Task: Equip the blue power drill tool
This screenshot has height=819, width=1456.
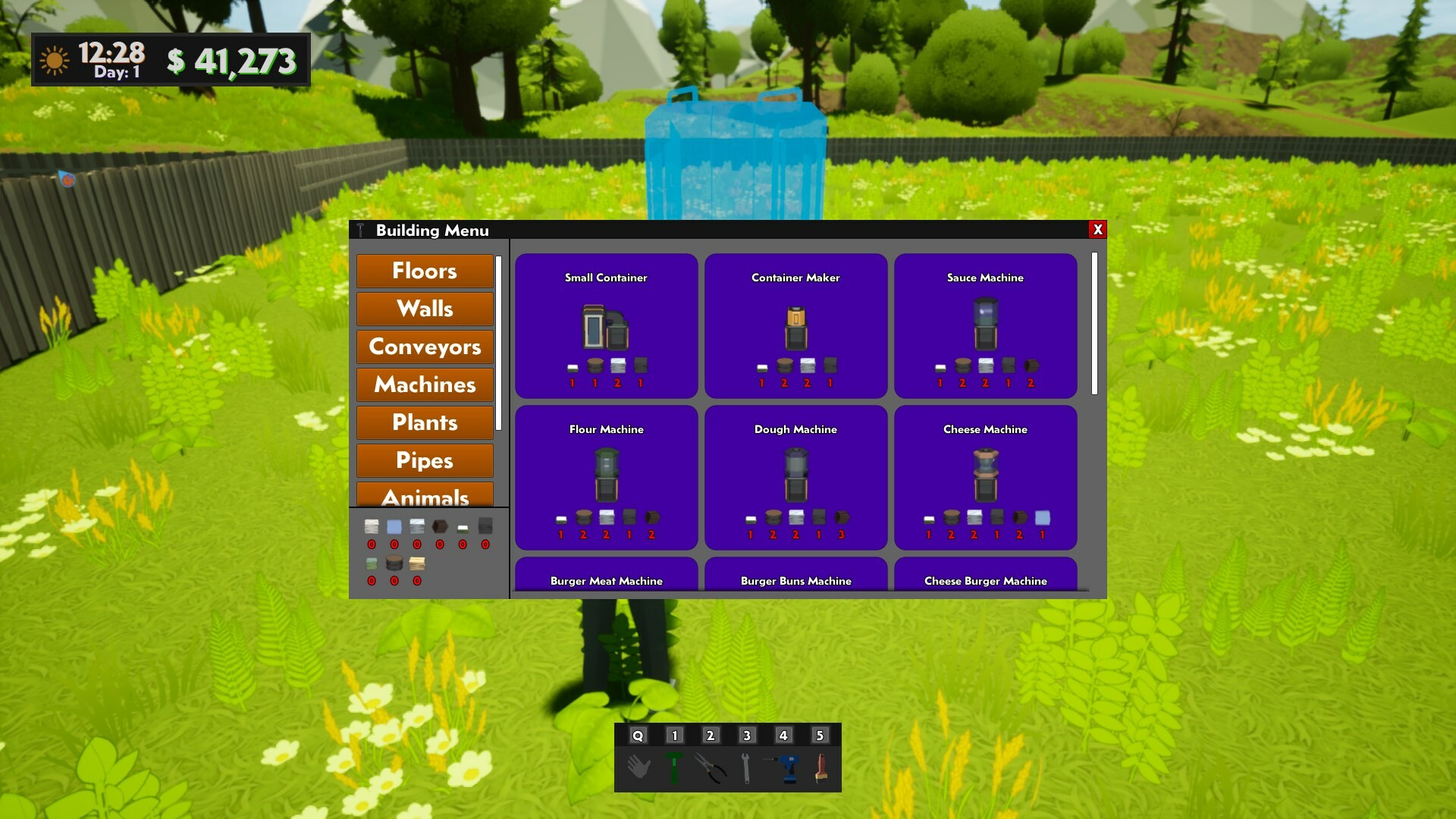Action: pos(785,767)
